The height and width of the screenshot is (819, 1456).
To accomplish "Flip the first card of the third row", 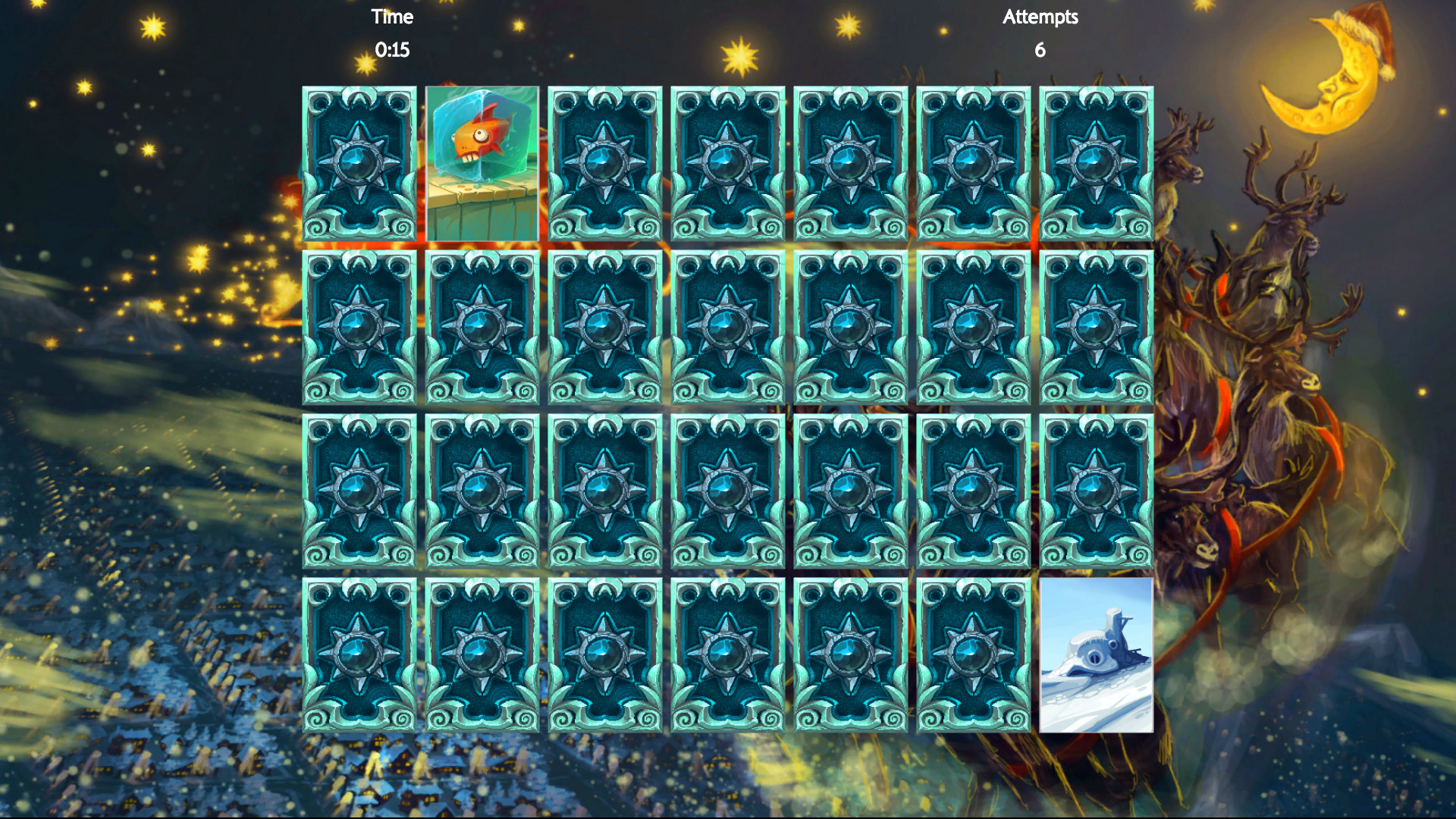I will [x=360, y=493].
